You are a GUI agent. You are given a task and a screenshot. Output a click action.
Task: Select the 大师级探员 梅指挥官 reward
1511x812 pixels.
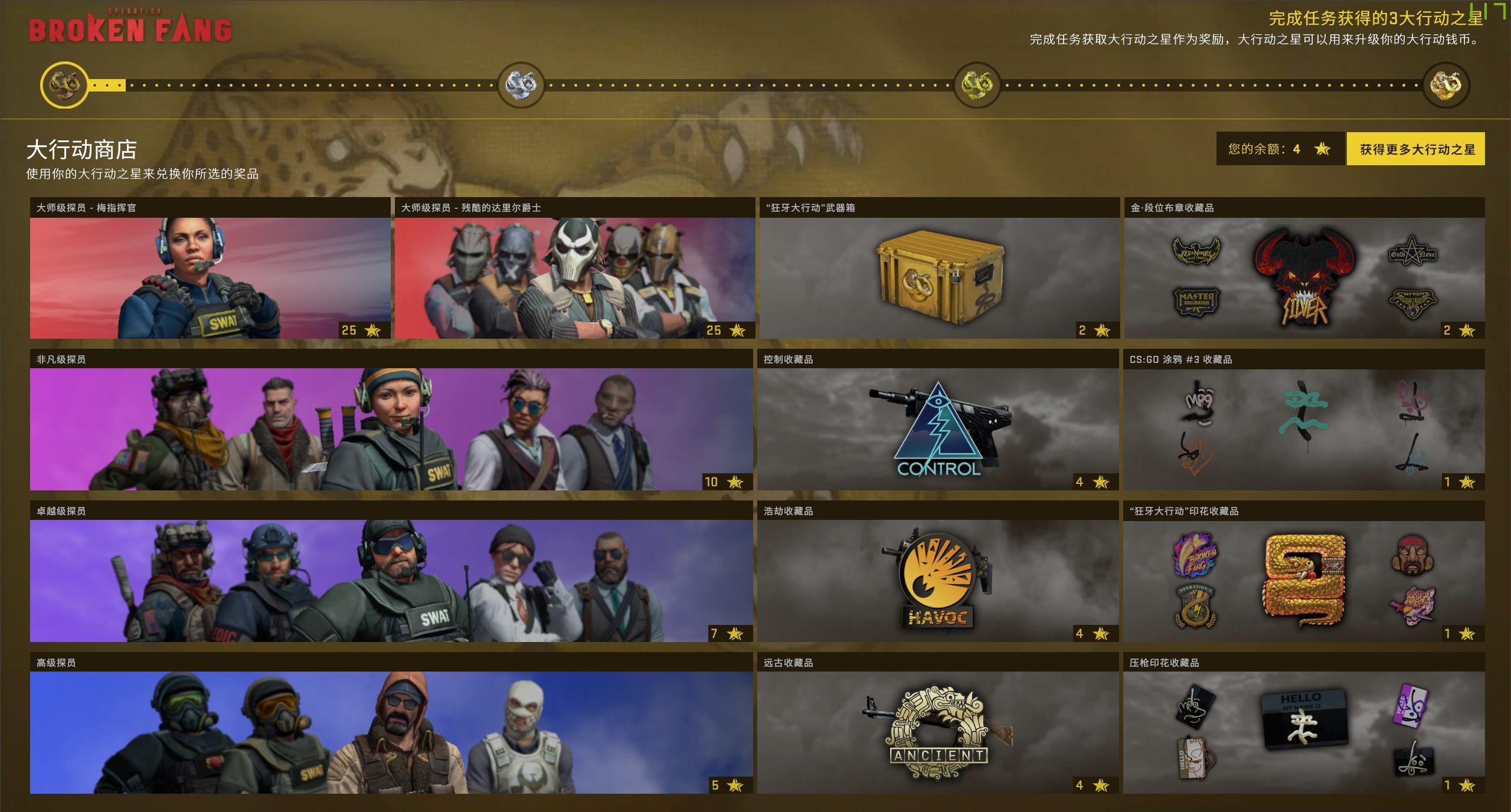[210, 277]
